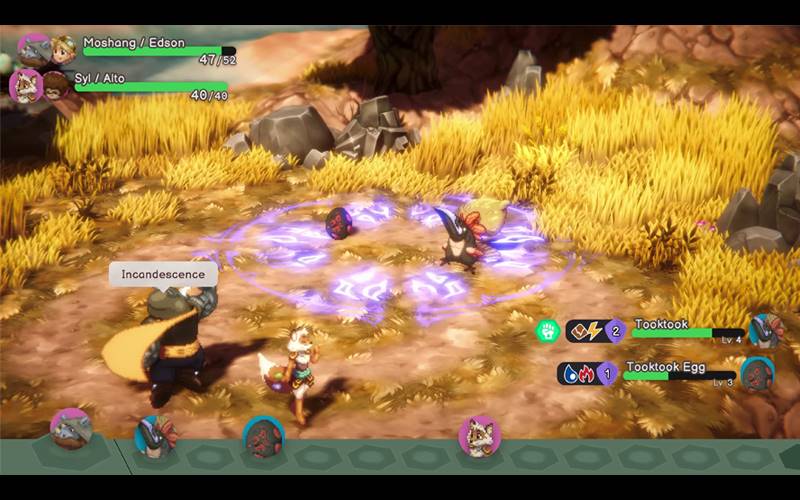Click the green fist status icon beside Tooktook
800x500 pixels.
click(547, 330)
